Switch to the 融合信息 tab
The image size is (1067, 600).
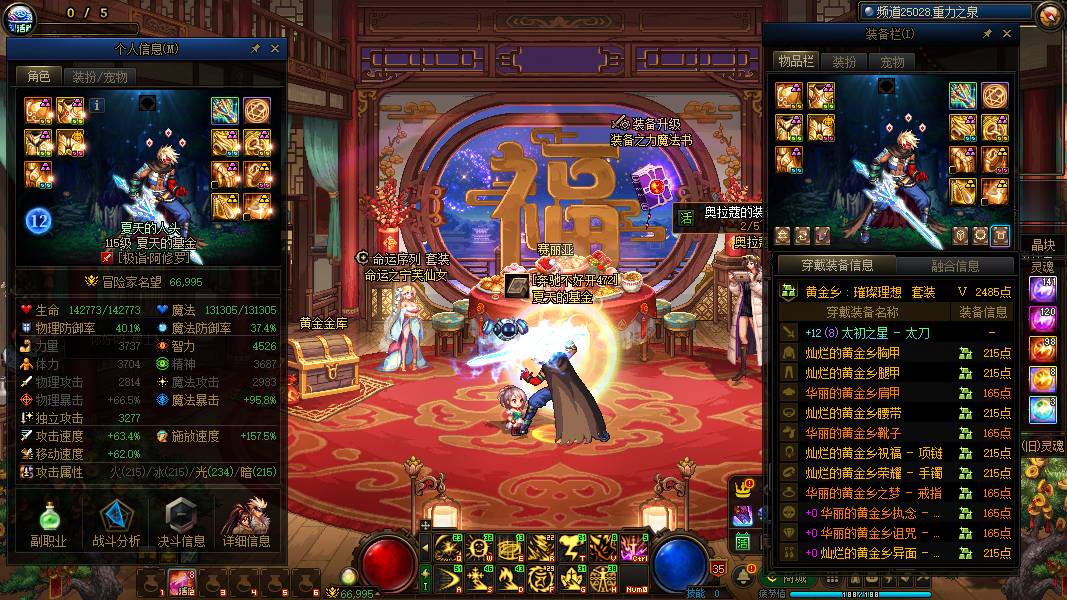(x=954, y=266)
